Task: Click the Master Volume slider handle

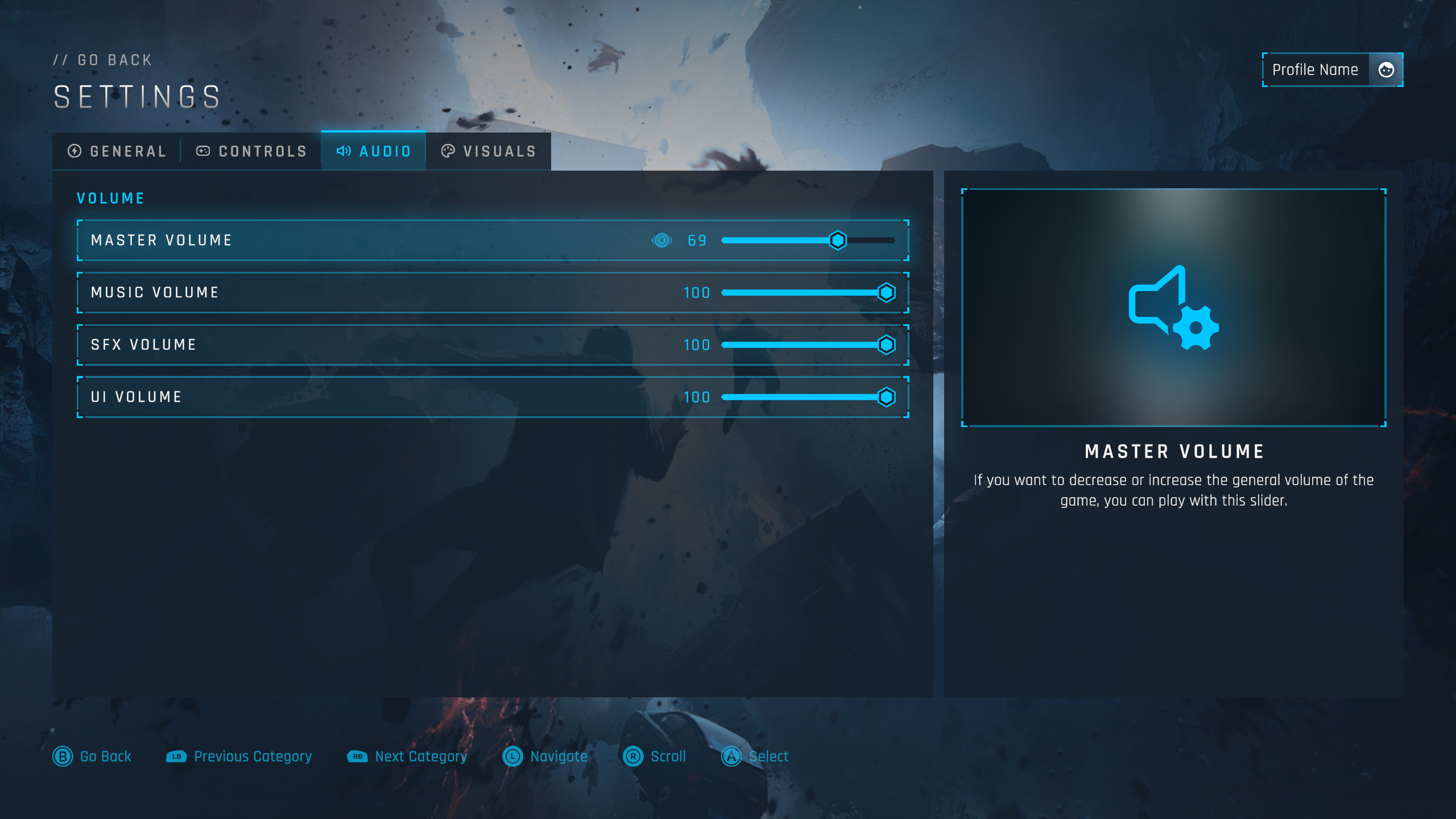Action: coord(838,241)
